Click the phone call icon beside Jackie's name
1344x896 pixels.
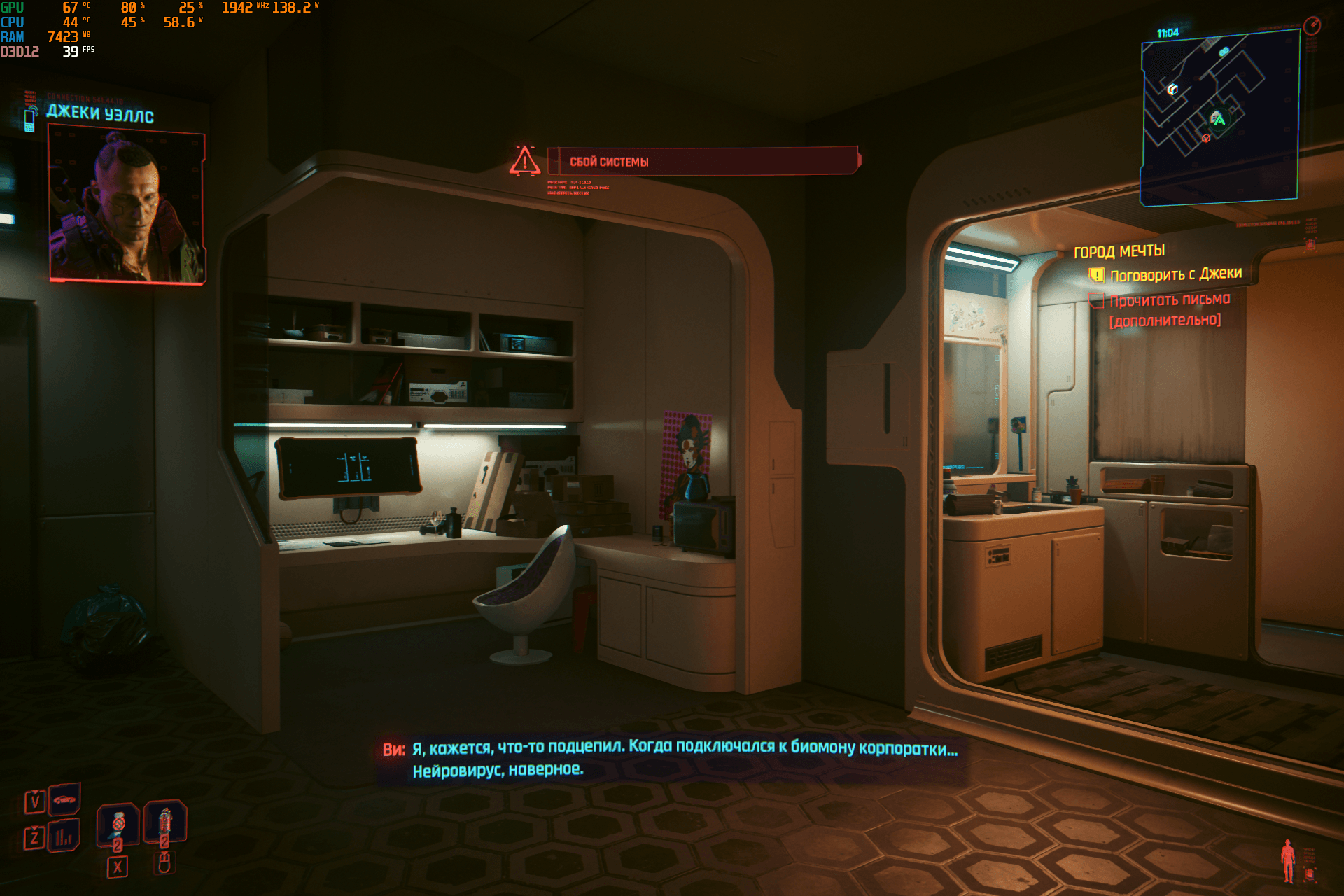pos(30,119)
